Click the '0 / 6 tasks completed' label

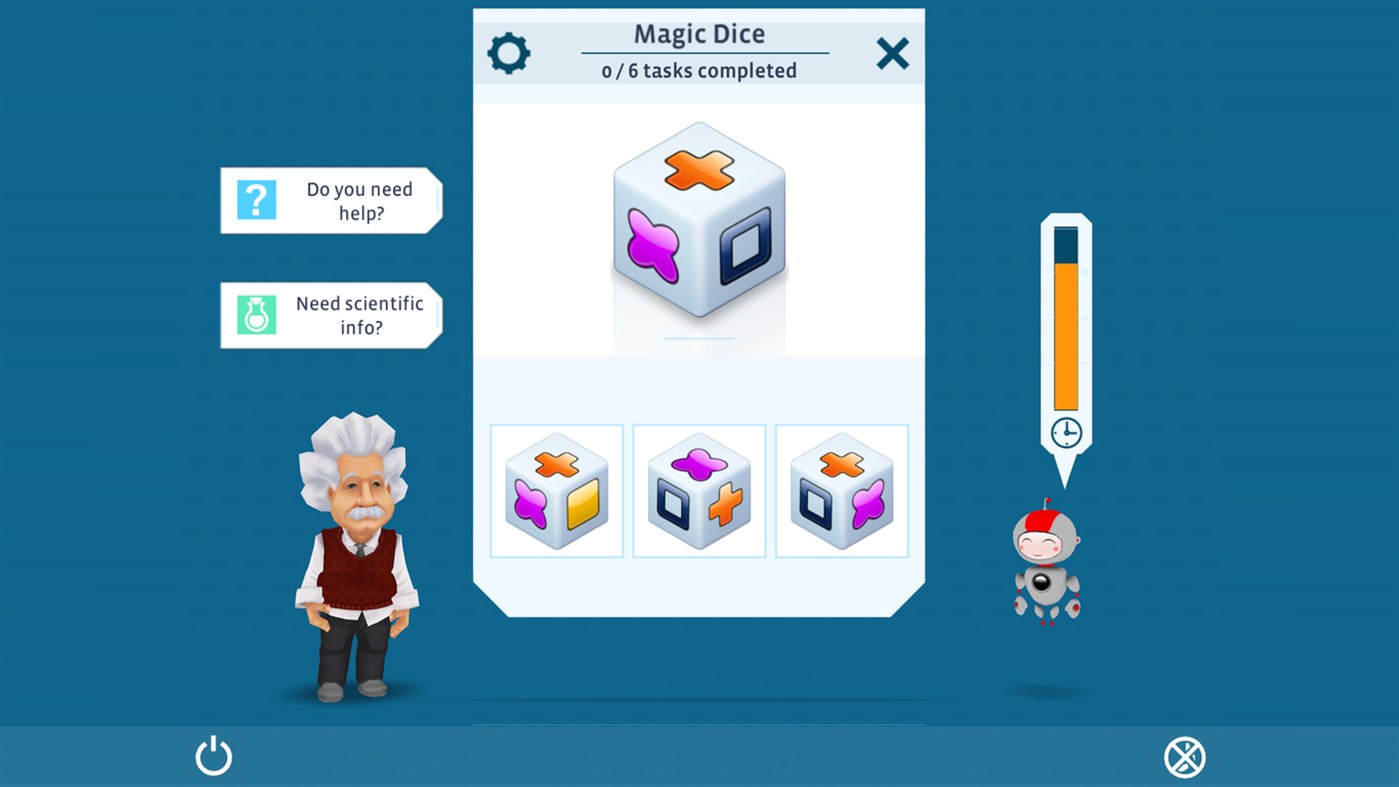(698, 70)
